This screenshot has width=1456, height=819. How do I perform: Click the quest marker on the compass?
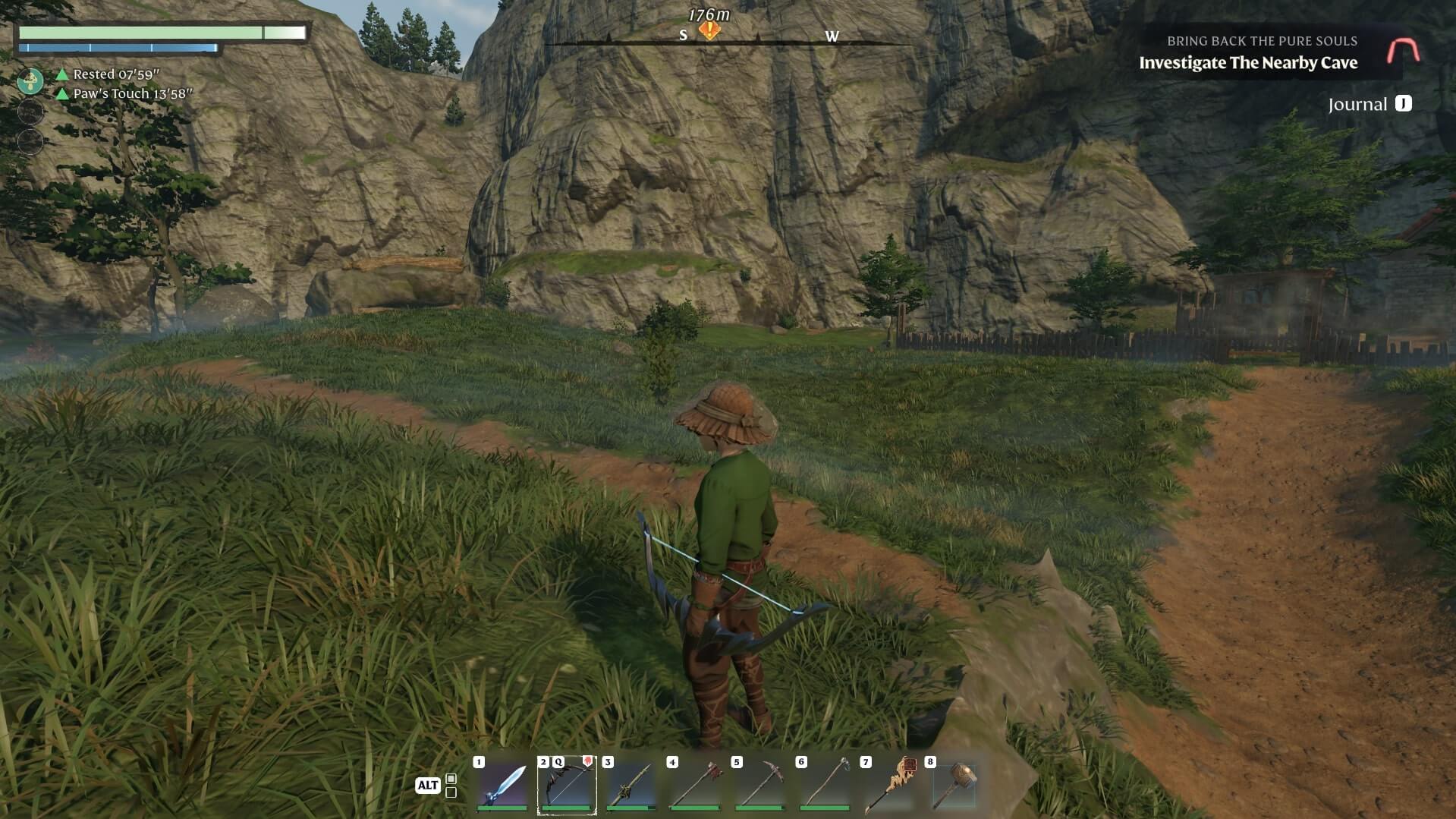click(x=709, y=31)
